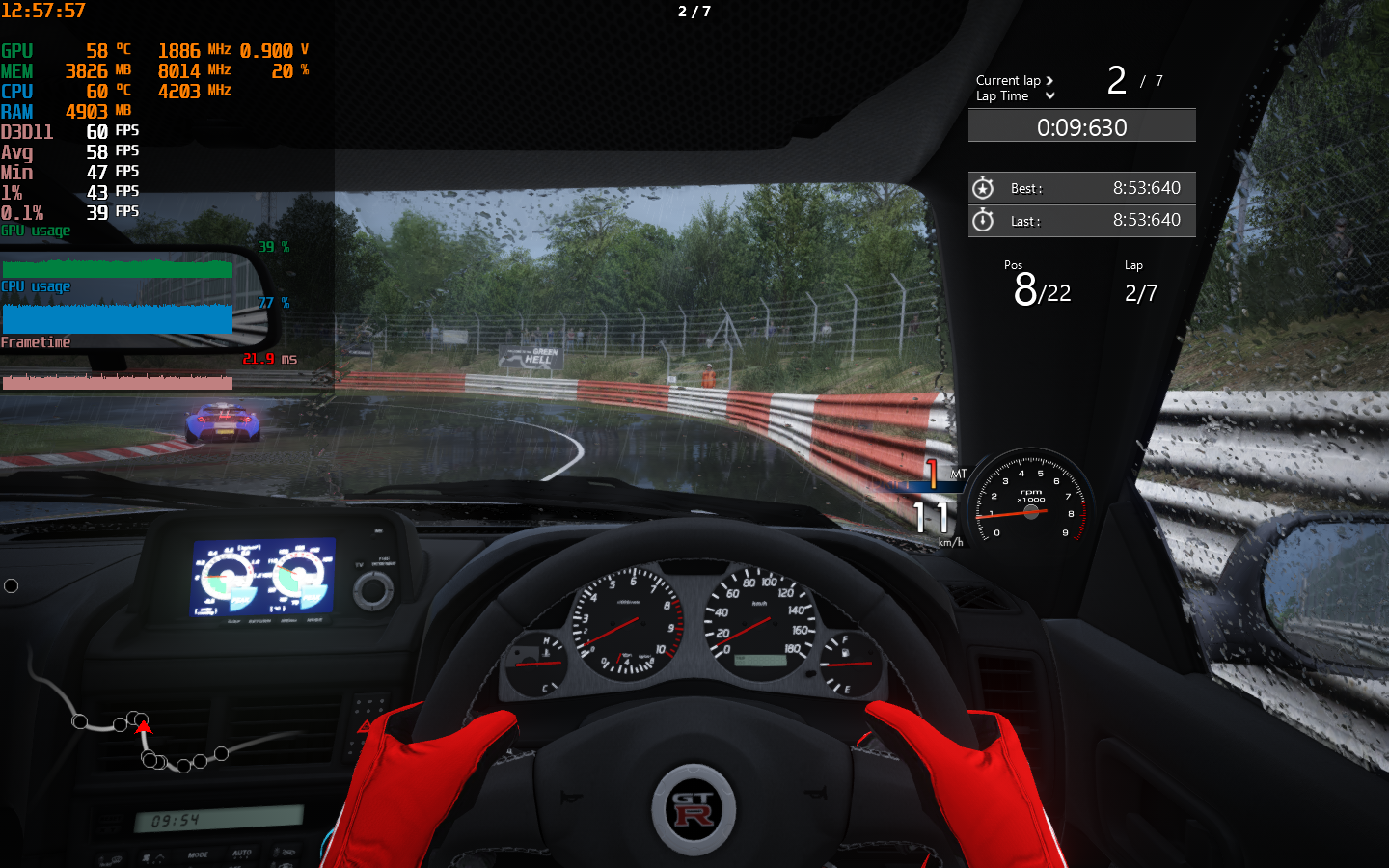Click the Best lap stopwatch icon

(x=983, y=188)
